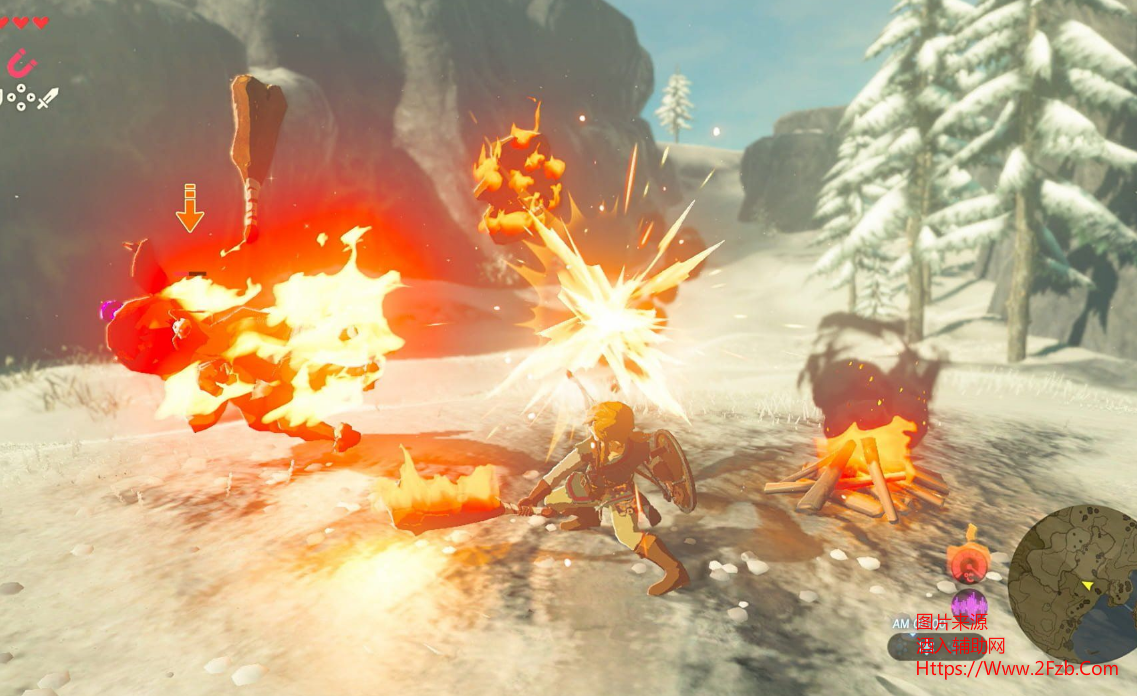The image size is (1137, 696).
Task: Open the sword weapon quick-select icon
Action: [x=48, y=98]
